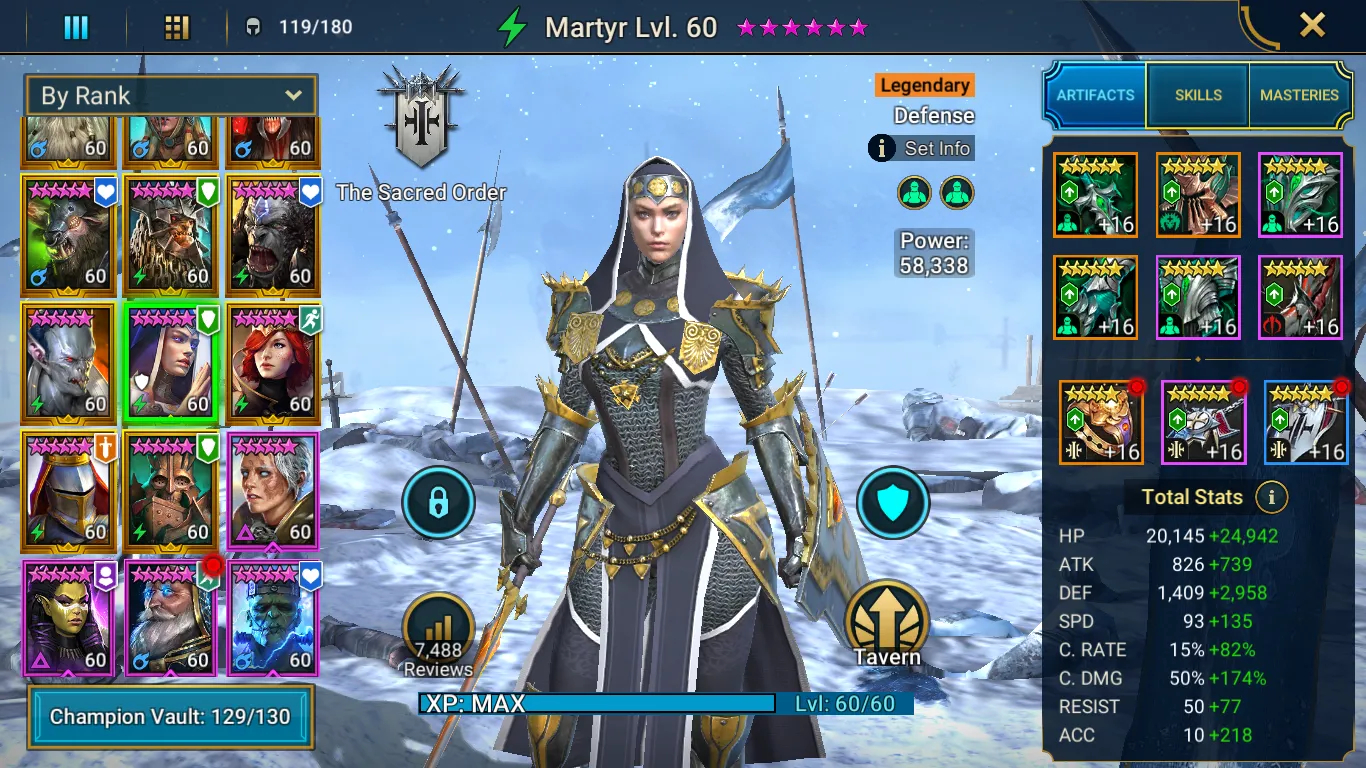Switch to the Skills tab
This screenshot has width=1366, height=768.
1198,95
